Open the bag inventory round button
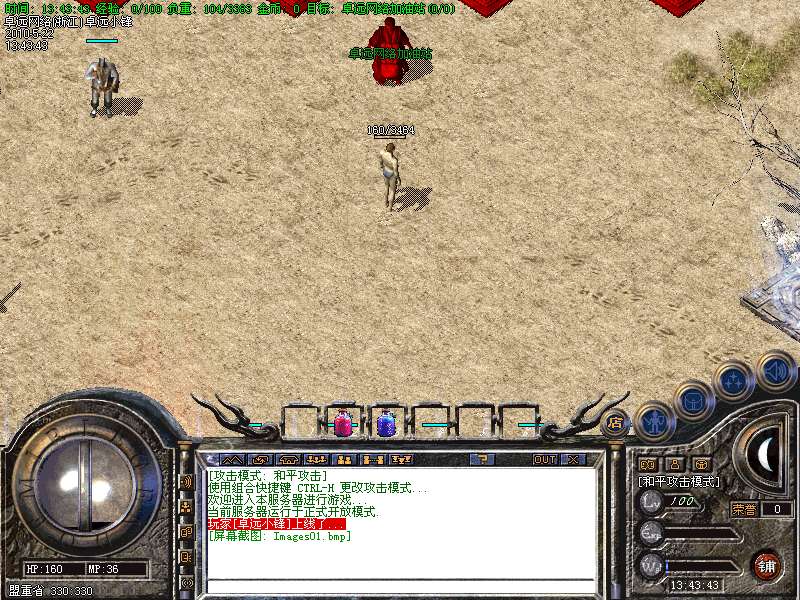Screen dimensions: 800x600 (693, 400)
